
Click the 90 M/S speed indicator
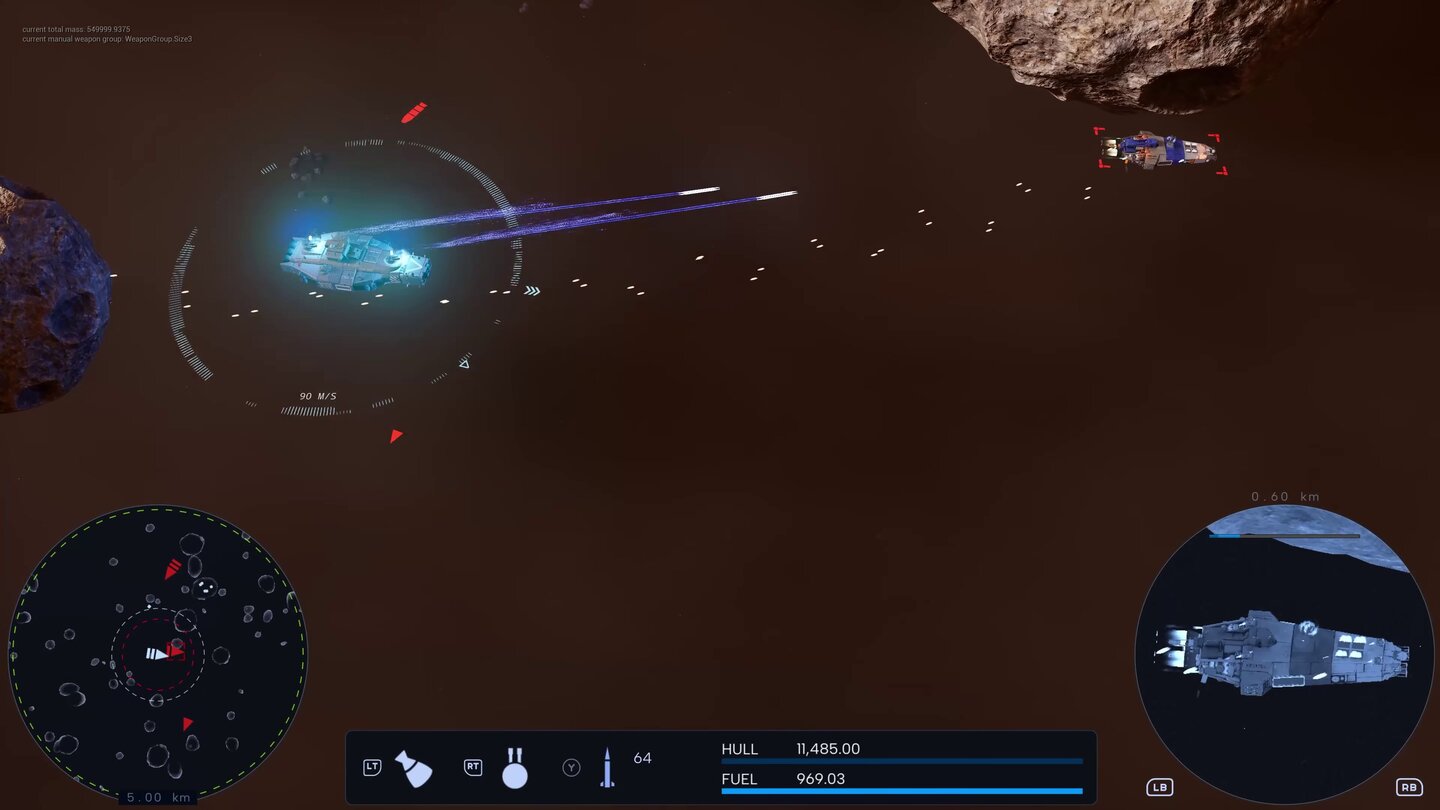(316, 396)
